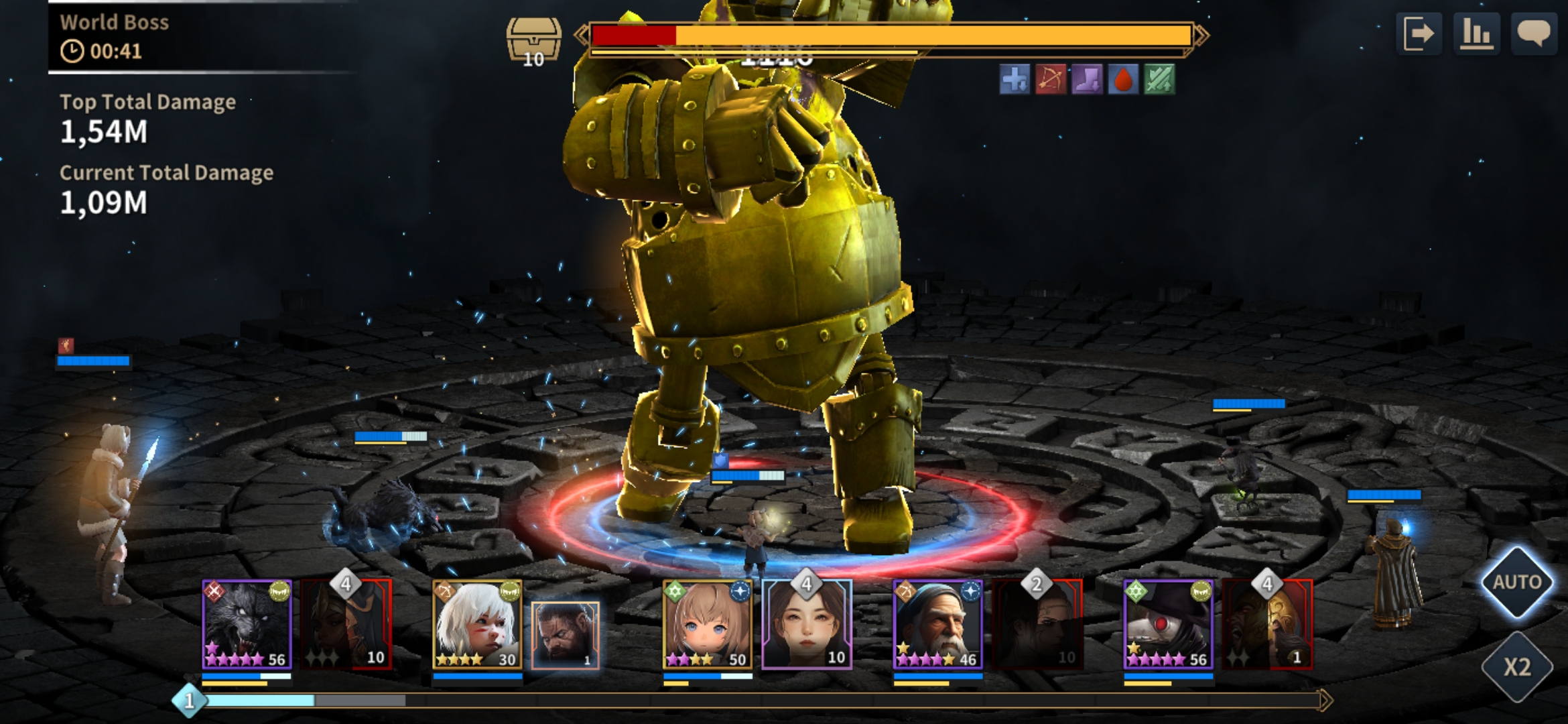Open the treasure chest reward icon
This screenshot has width=1568, height=724.
[533, 42]
